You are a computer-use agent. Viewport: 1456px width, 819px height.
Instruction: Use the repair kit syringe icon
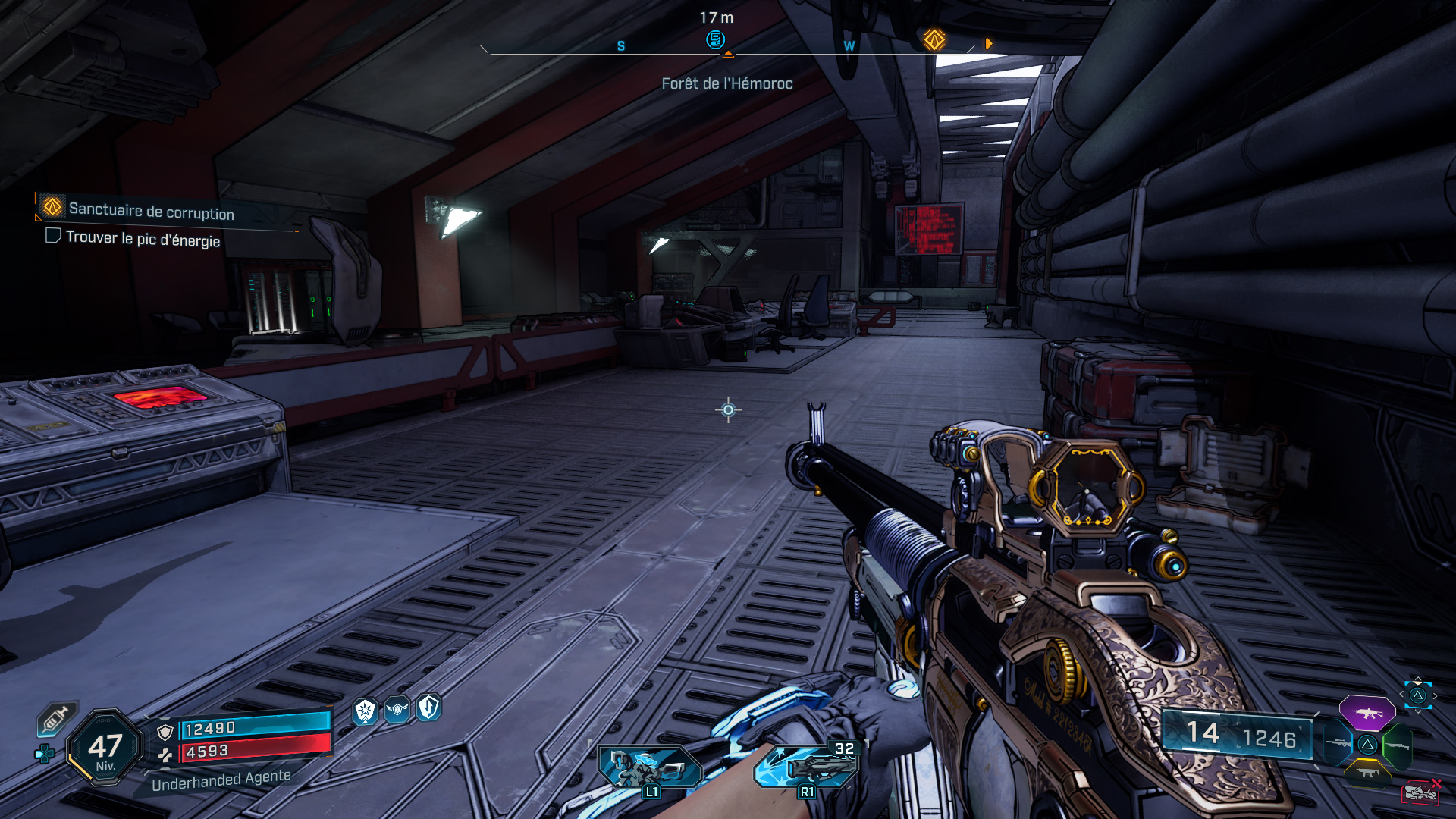tap(56, 717)
